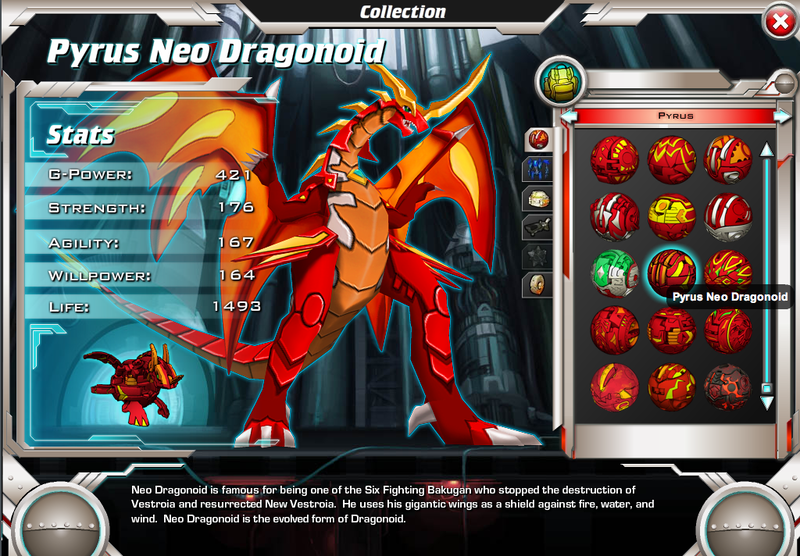This screenshot has width=800, height=556.
Task: Open the black item side tab
Action: tap(539, 227)
